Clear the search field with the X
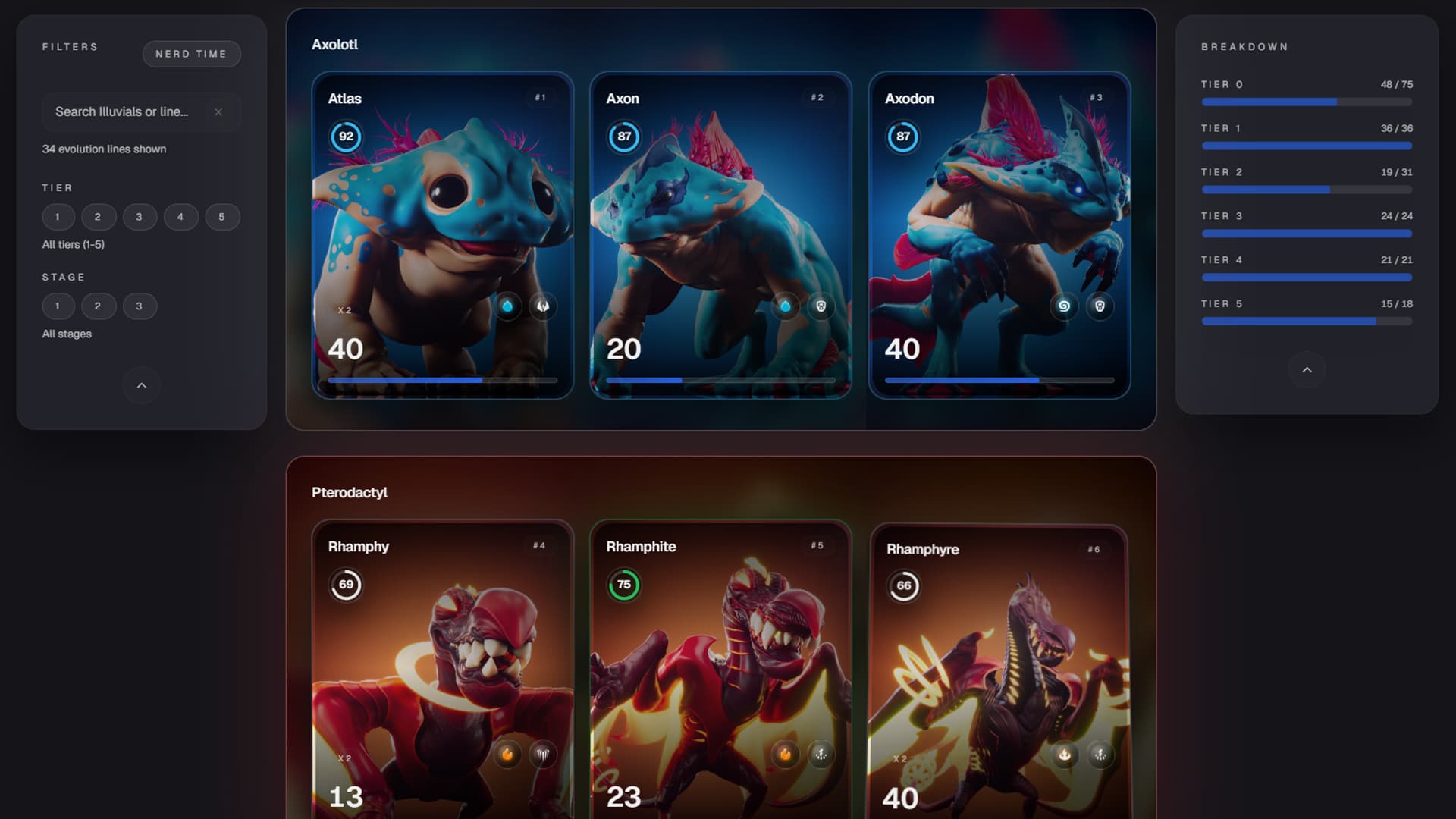 218,112
